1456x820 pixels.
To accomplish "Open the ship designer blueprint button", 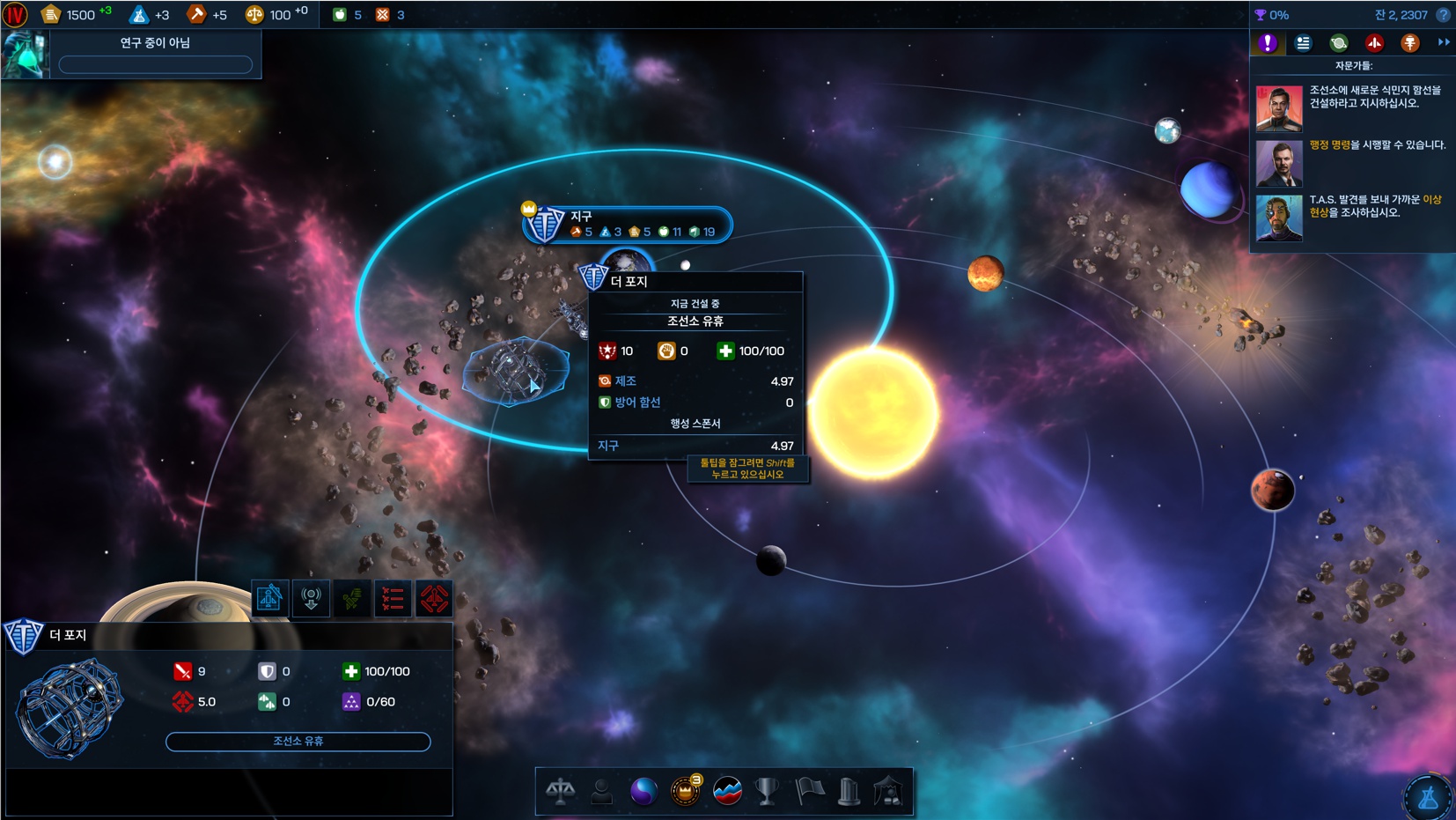I will click(269, 598).
